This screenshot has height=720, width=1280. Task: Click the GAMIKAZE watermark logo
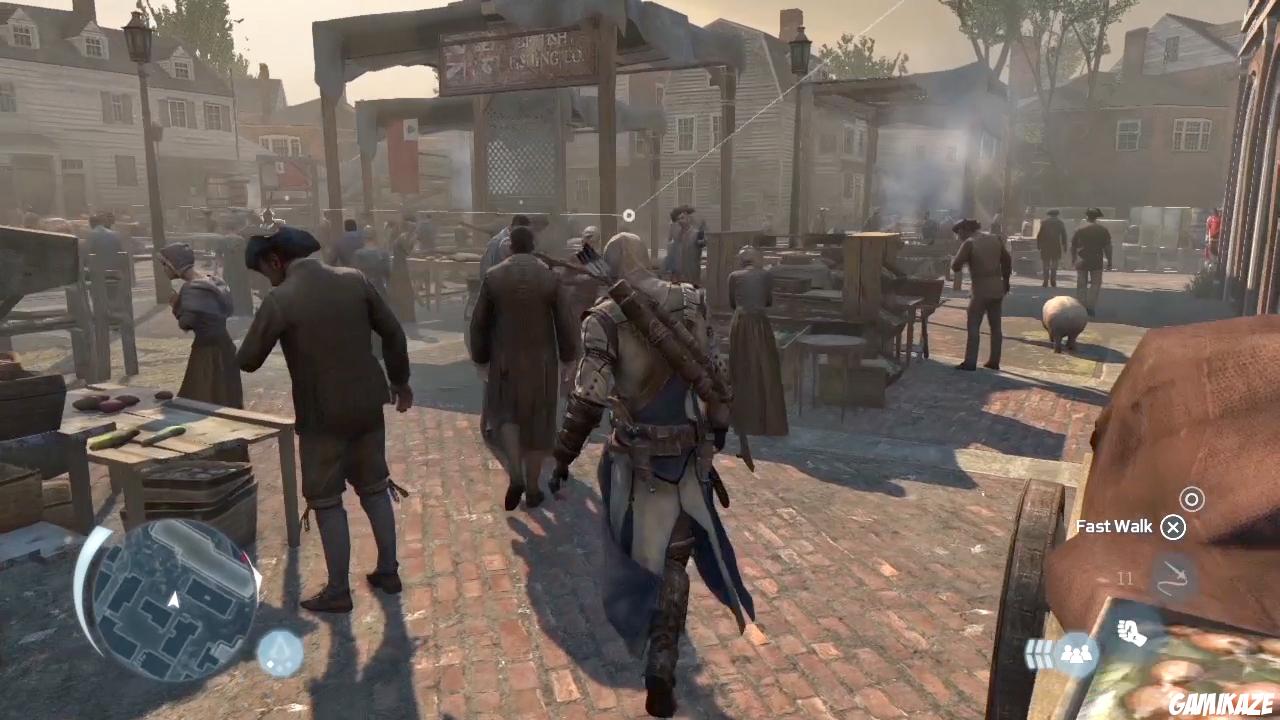click(x=1221, y=704)
